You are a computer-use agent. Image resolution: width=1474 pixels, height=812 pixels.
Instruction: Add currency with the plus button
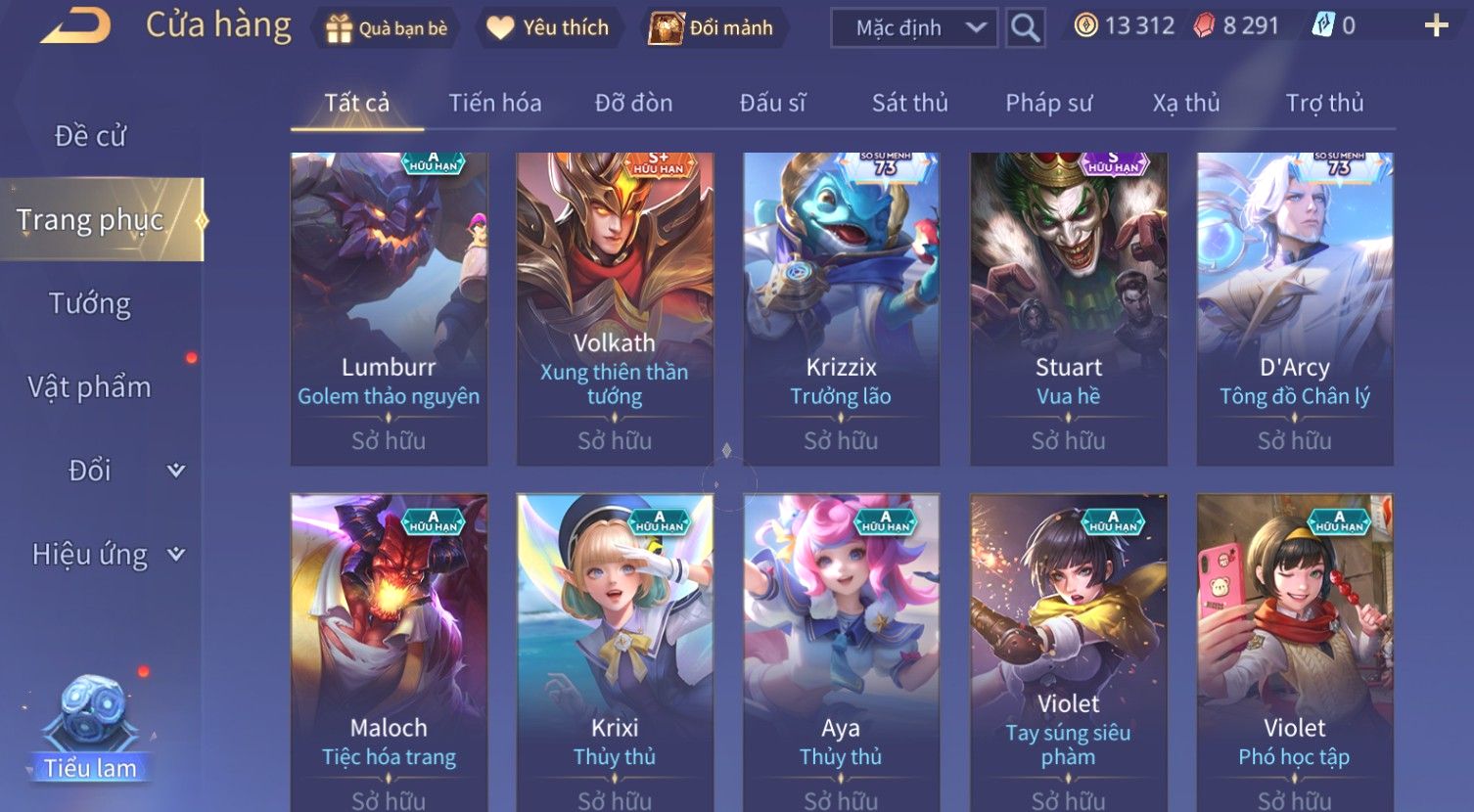point(1436,26)
